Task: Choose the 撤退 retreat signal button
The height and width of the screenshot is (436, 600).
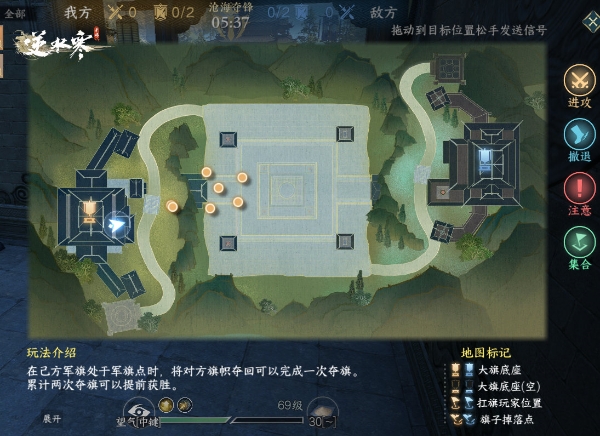Action: pos(579,135)
